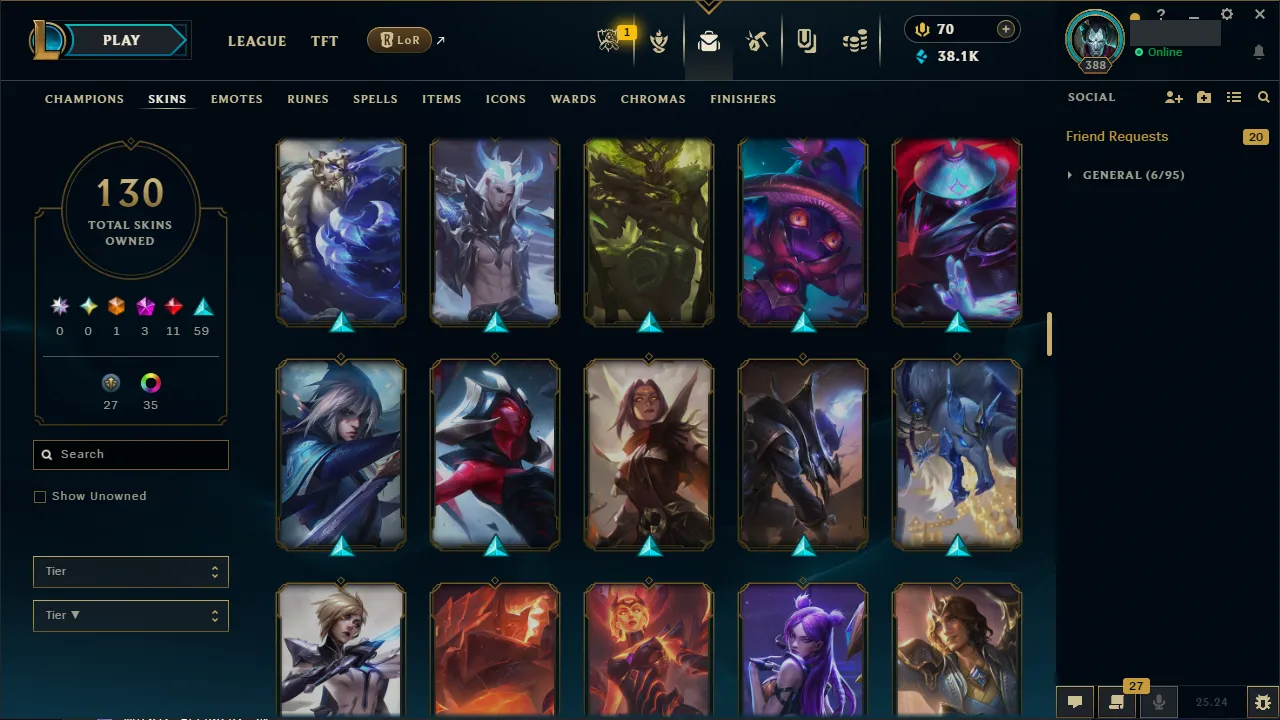Open the Loot backpack icon
This screenshot has height=720, width=1280.
[708, 40]
